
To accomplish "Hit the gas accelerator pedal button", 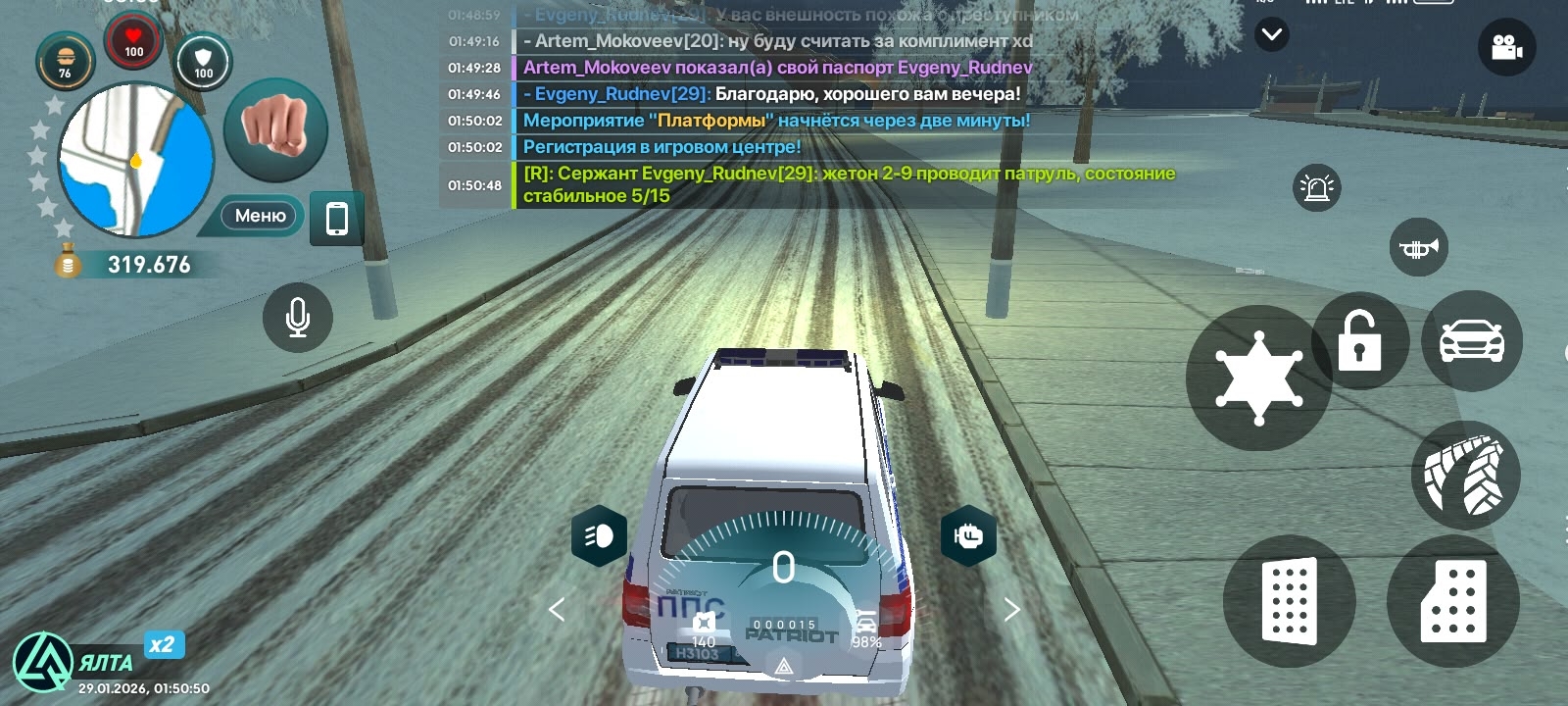I will pos(1453,601).
